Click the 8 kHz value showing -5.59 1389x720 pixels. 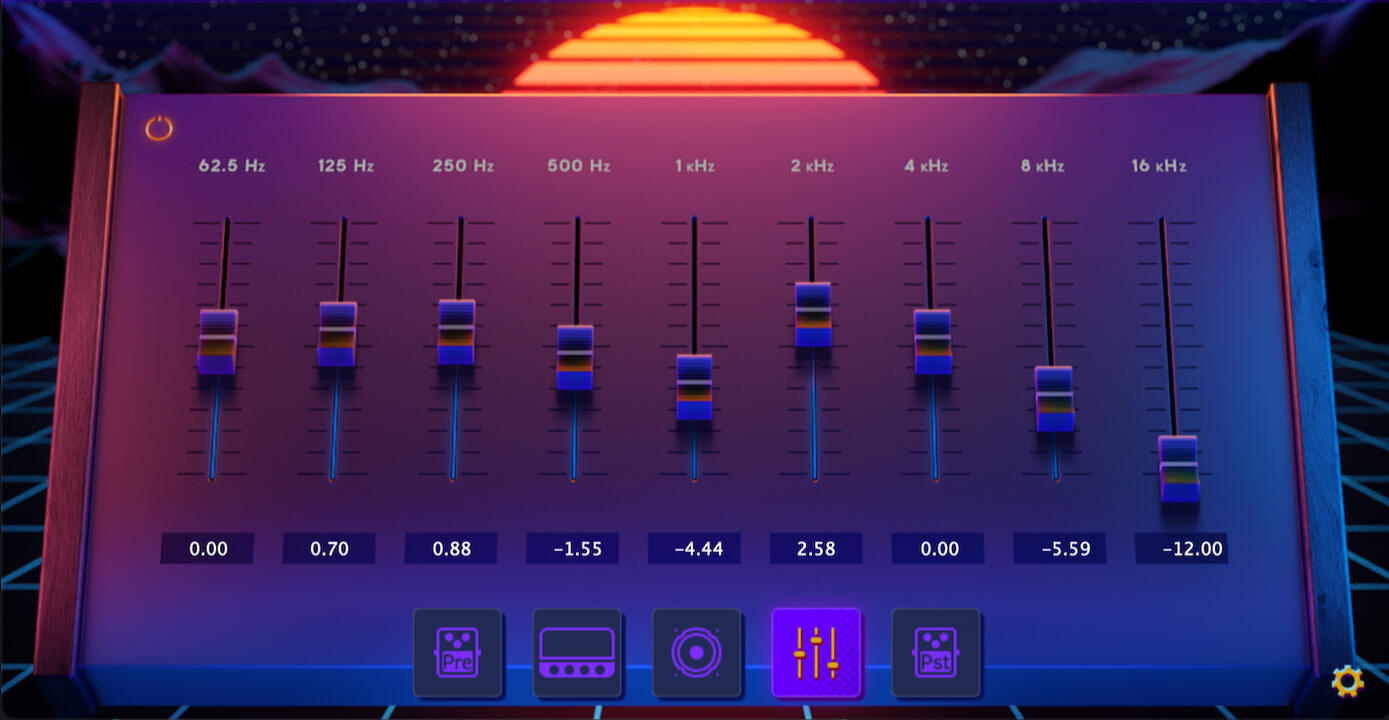1059,548
